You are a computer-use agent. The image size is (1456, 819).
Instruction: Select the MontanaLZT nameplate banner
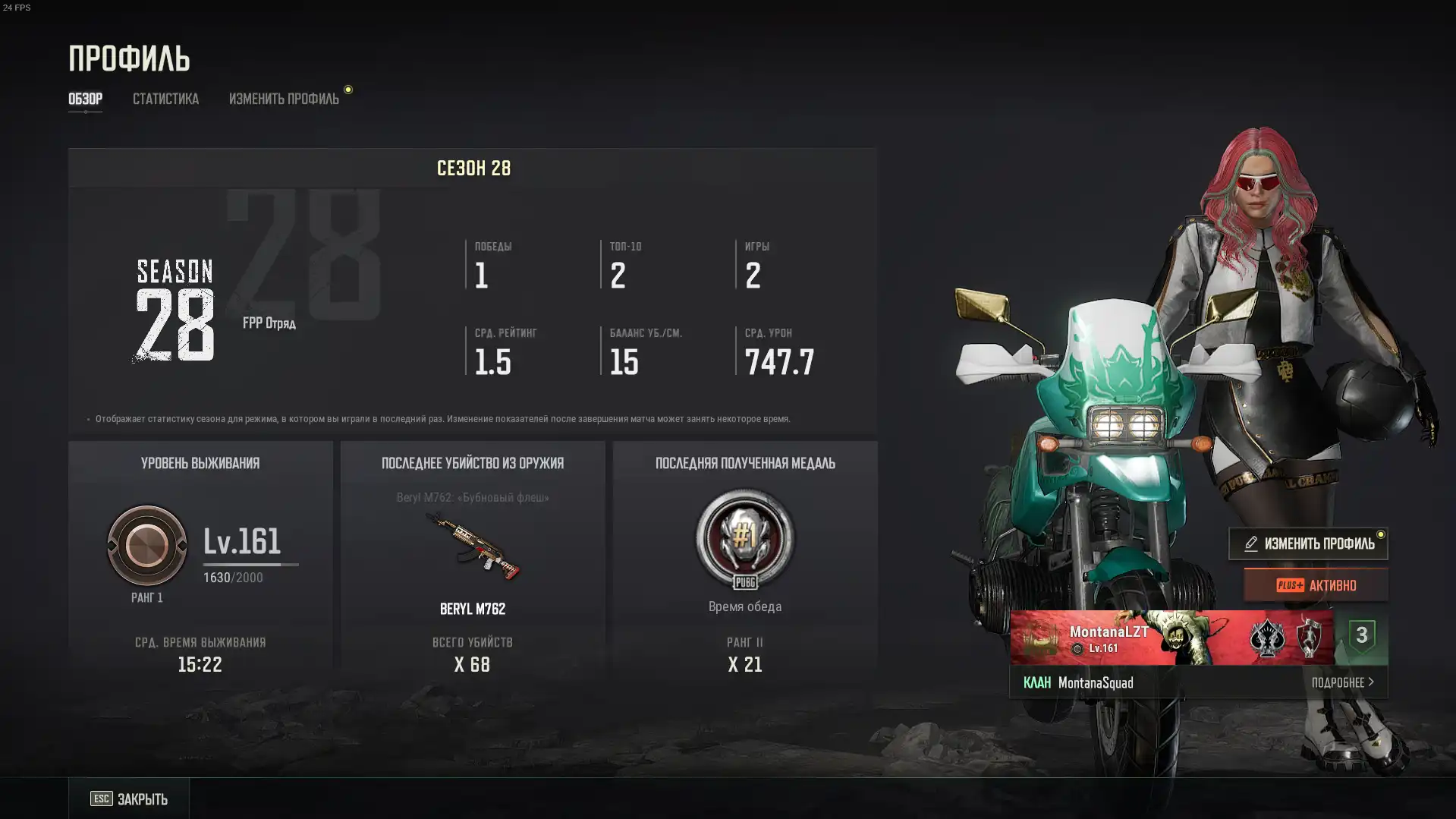point(1171,638)
